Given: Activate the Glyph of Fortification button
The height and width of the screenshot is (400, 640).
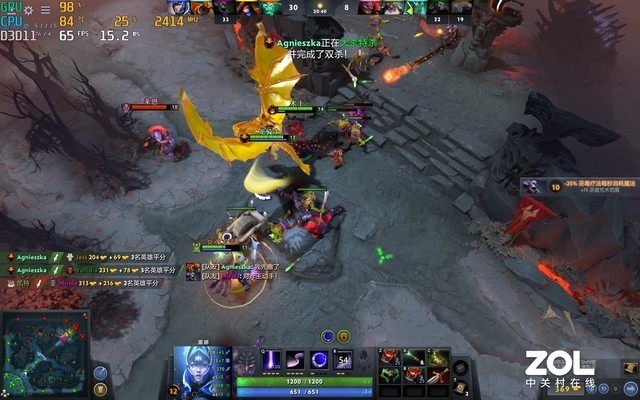Looking at the screenshot, I should coord(101,390).
